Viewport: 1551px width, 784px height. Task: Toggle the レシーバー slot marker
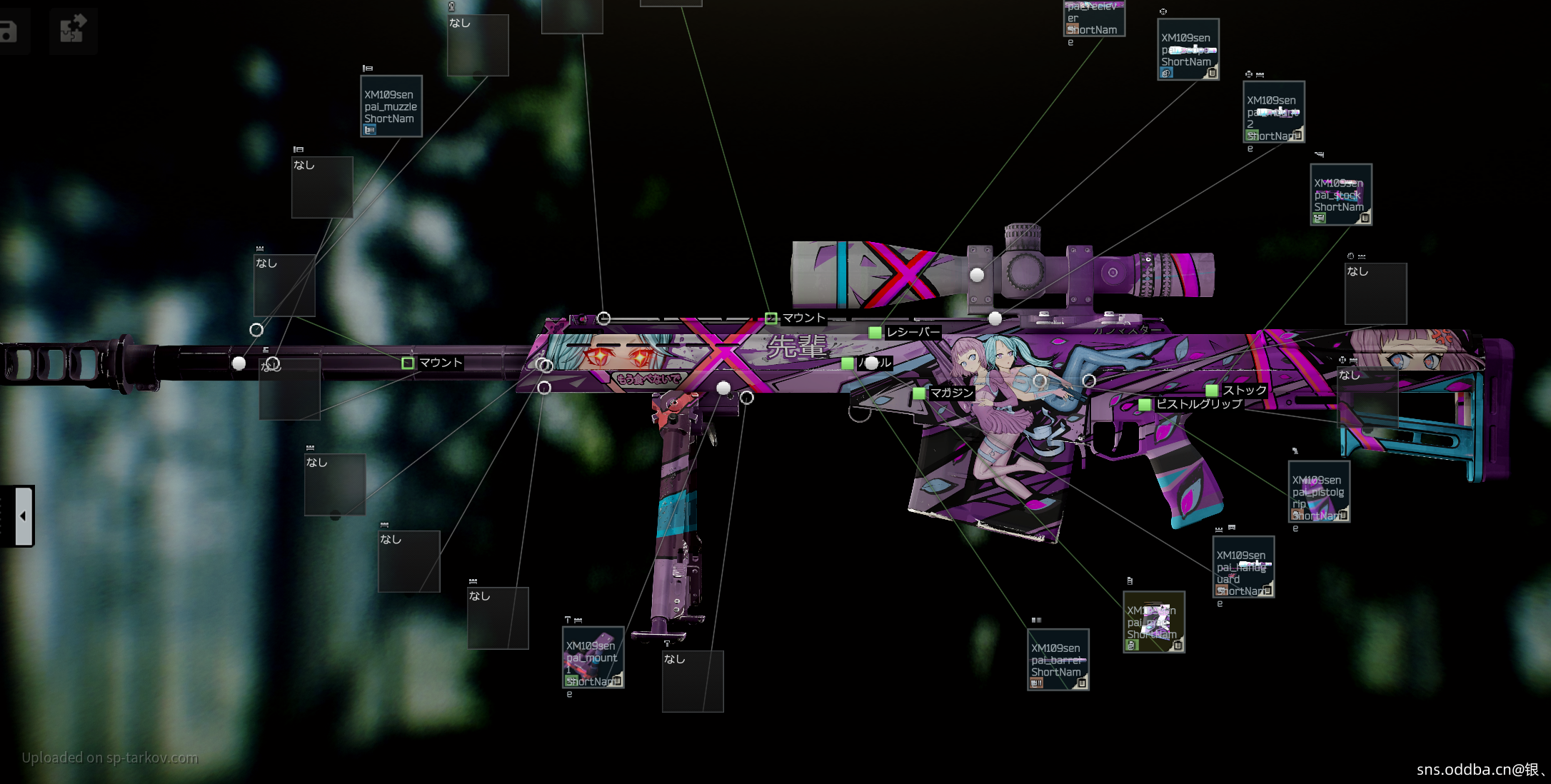pyautogui.click(x=875, y=332)
